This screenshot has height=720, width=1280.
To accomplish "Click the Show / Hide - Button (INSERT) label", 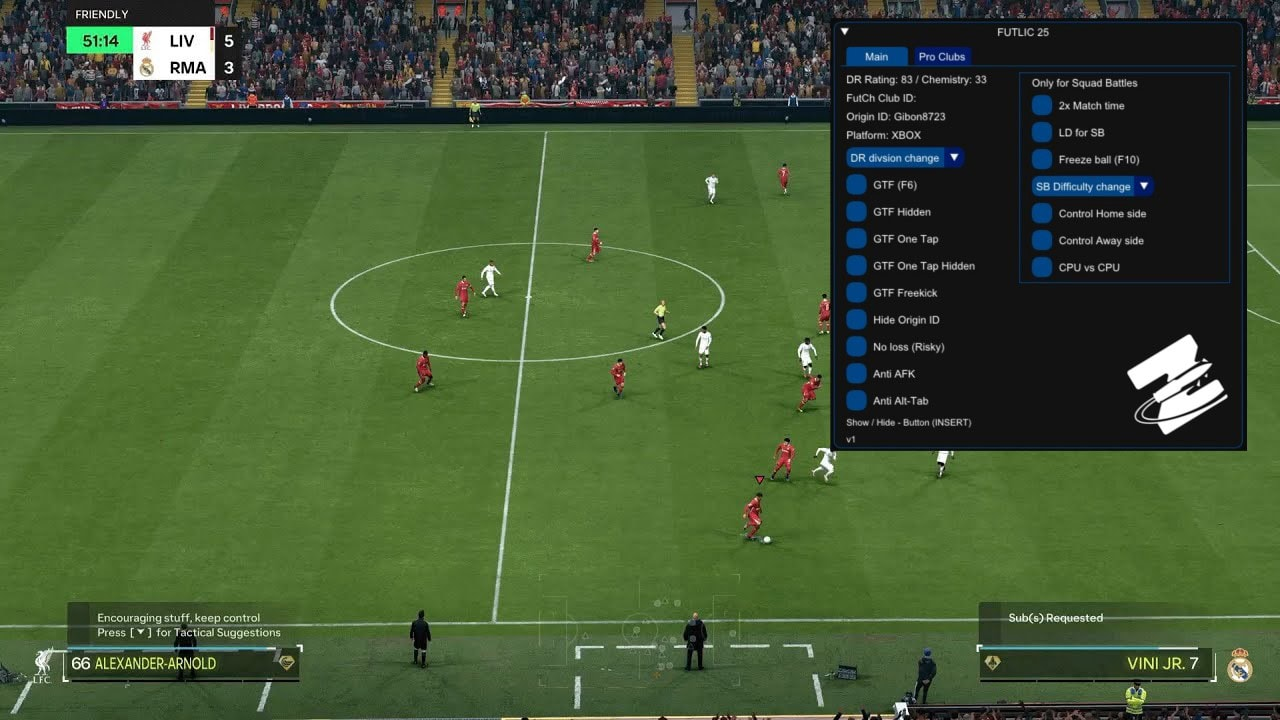I will tap(912, 422).
